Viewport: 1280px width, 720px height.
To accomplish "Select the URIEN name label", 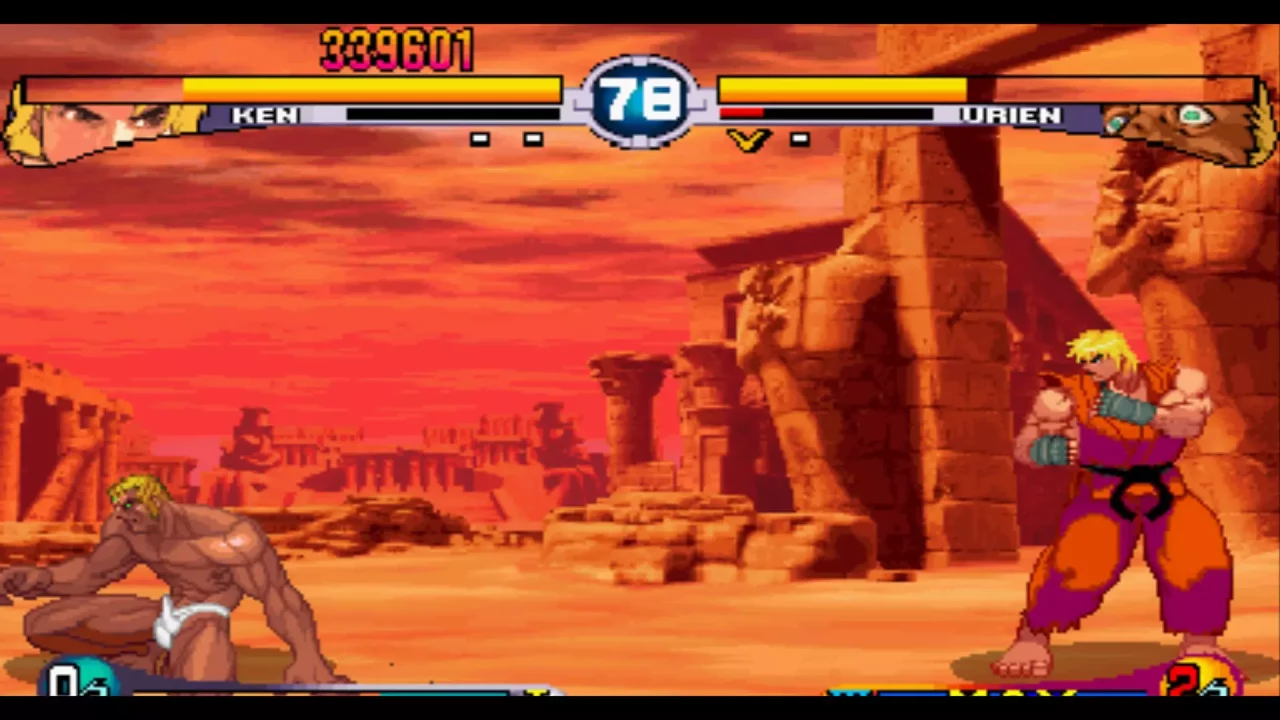I will point(1012,115).
